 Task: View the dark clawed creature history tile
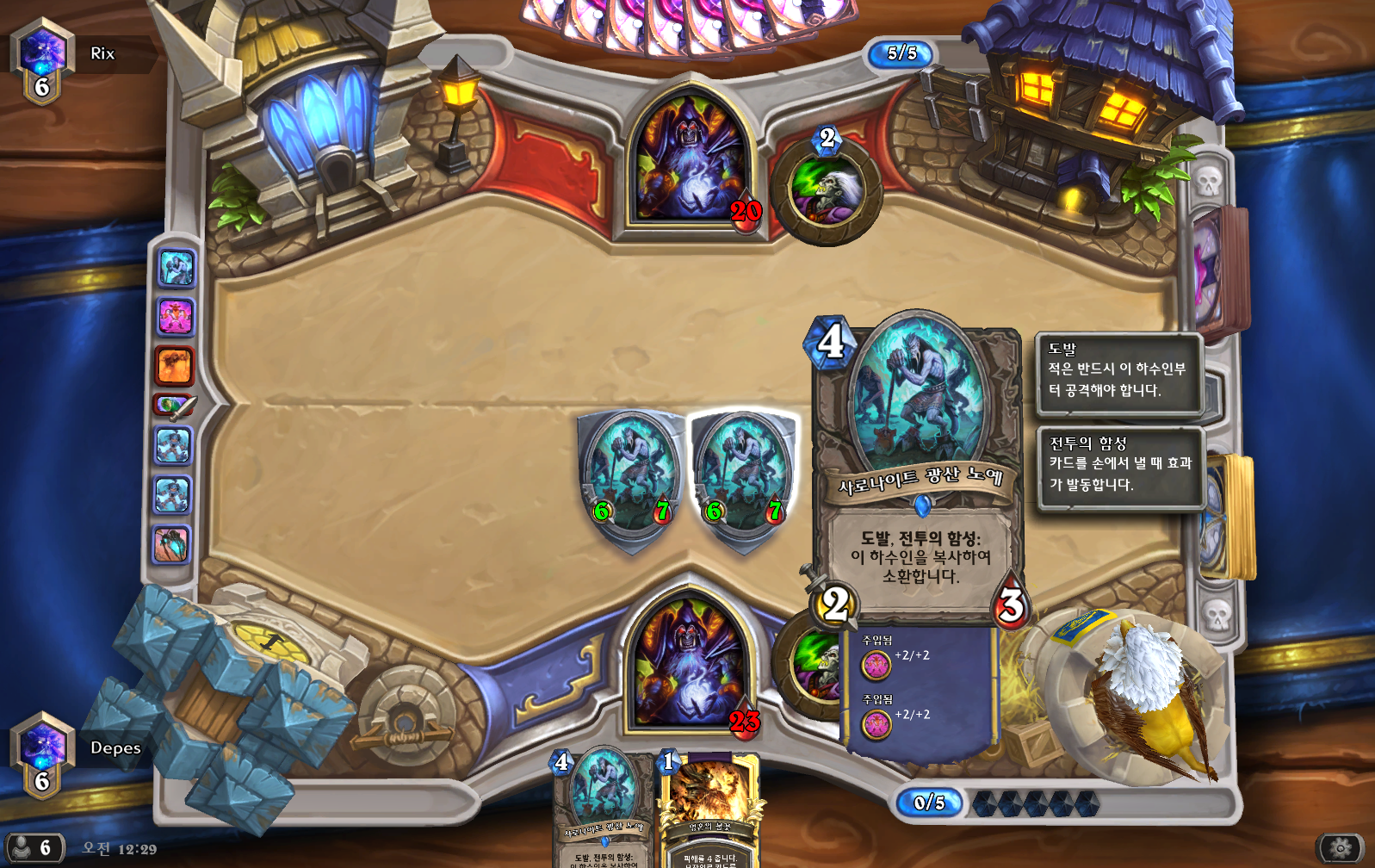coord(173,545)
